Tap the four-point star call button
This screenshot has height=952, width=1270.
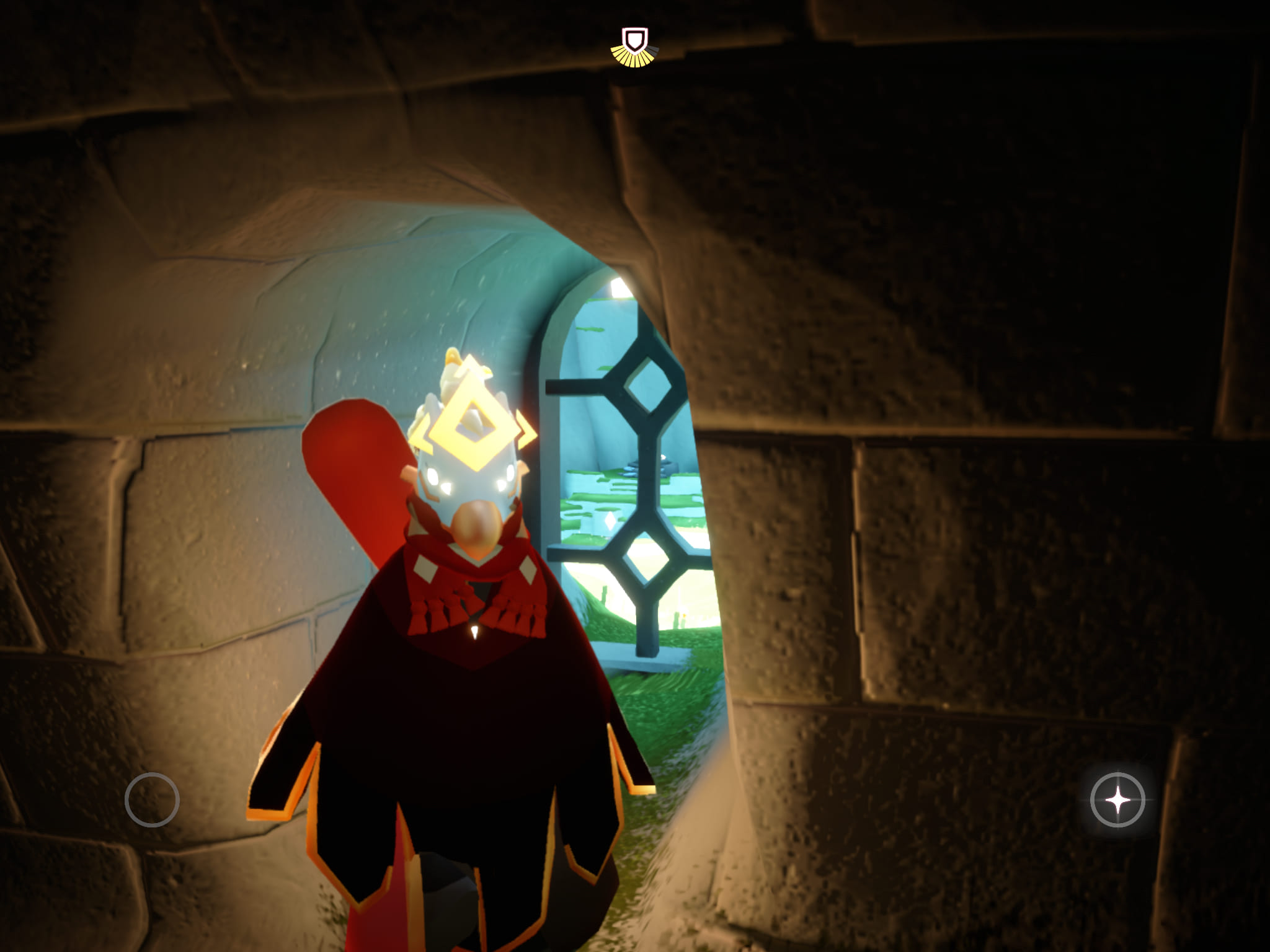(x=1117, y=800)
